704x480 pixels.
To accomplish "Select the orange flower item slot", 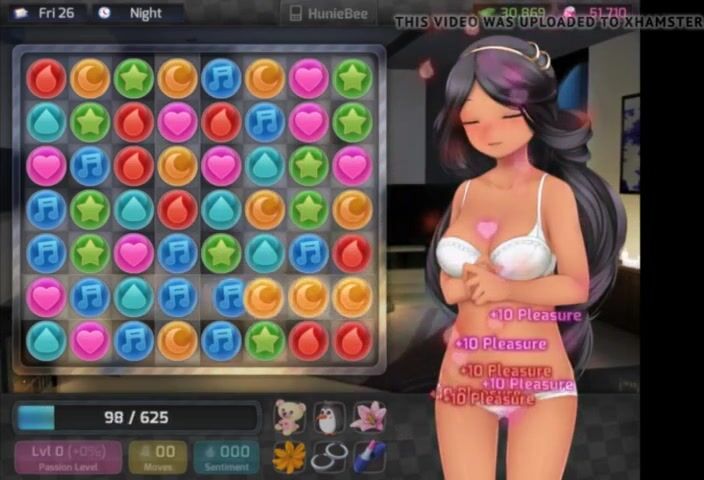I will (288, 457).
